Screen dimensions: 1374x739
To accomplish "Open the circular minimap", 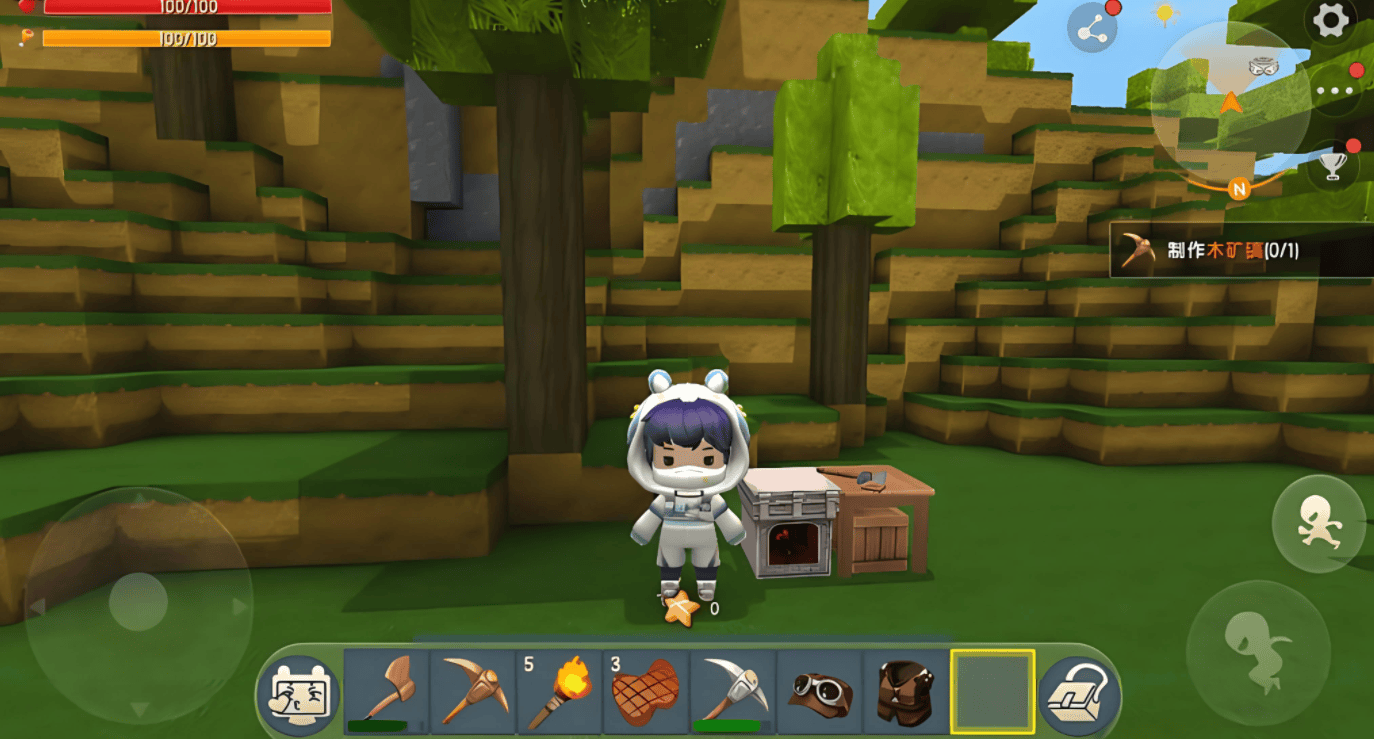I will 1230,100.
